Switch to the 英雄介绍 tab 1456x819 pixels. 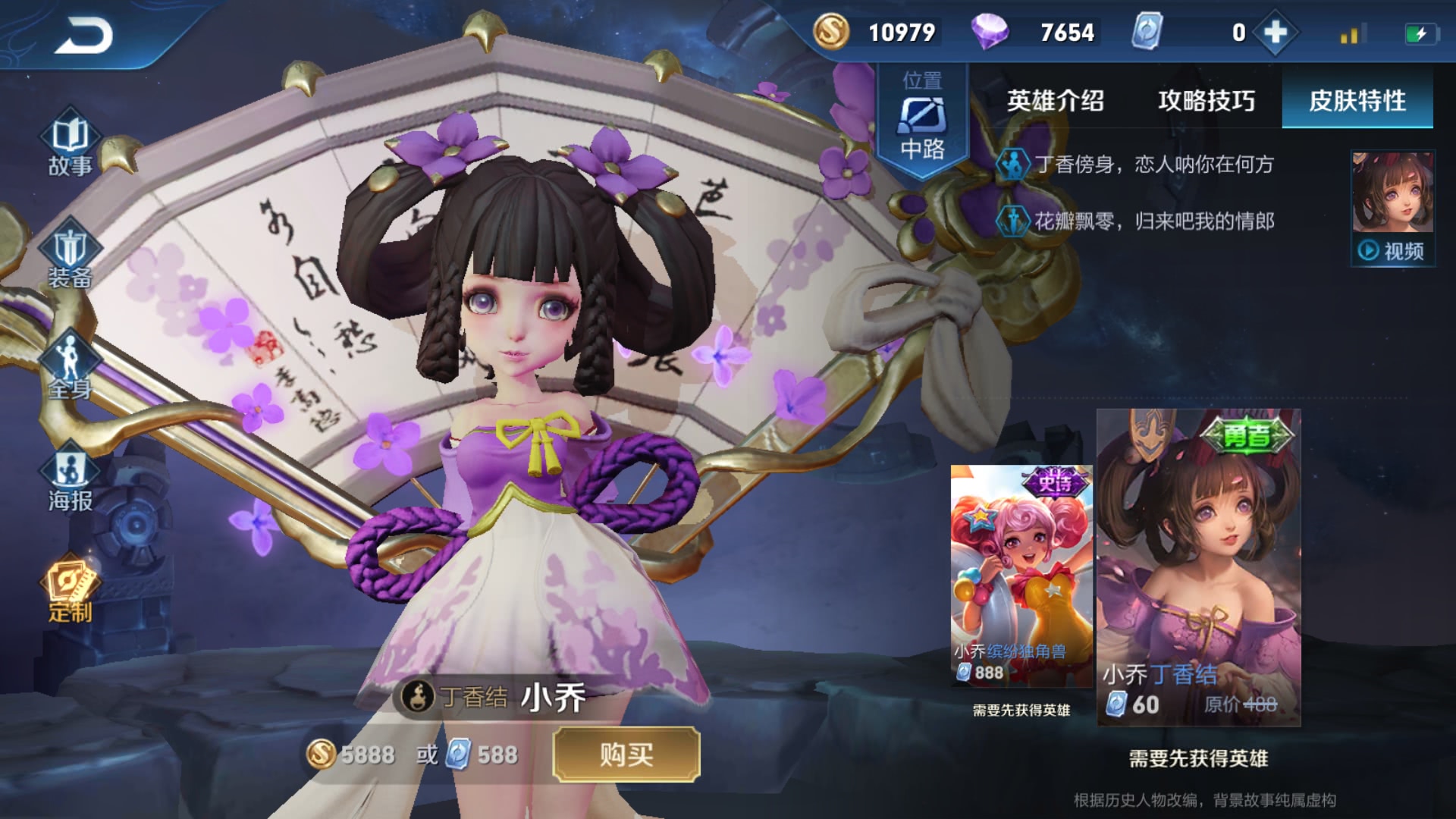click(x=1056, y=101)
